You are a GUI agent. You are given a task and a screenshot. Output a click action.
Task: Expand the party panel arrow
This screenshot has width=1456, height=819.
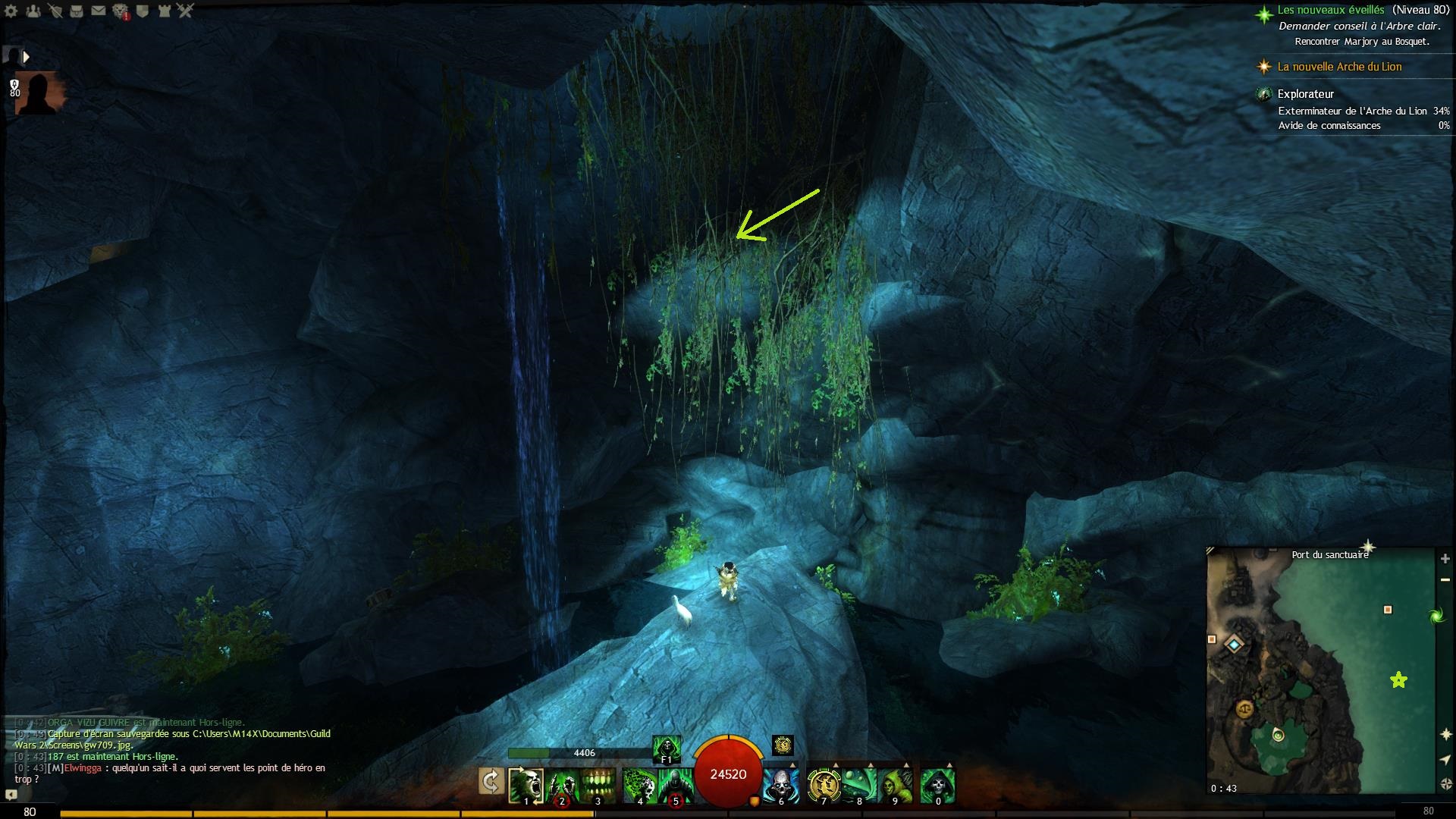tap(27, 57)
